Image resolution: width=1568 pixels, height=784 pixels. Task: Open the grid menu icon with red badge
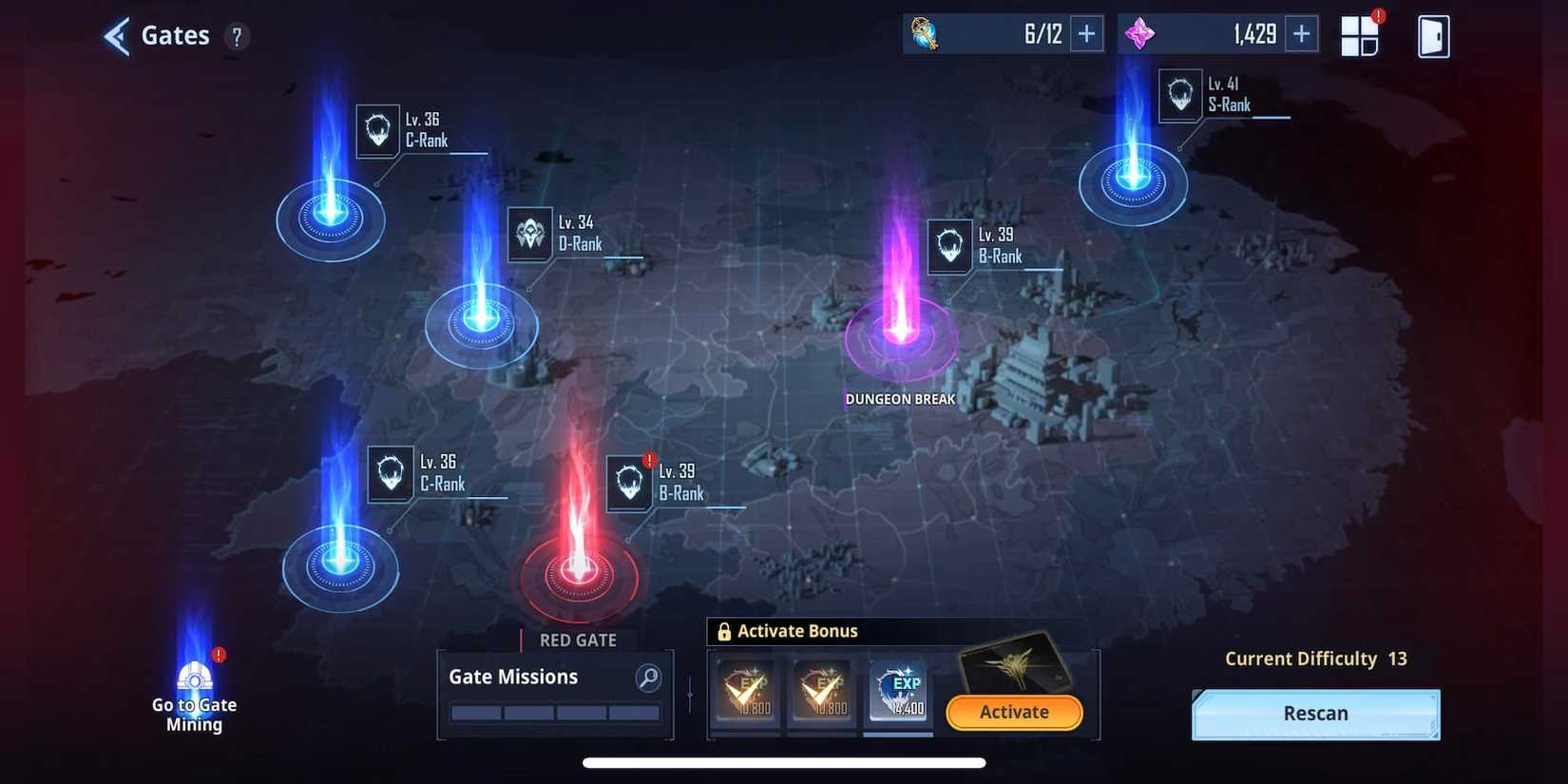point(1359,34)
